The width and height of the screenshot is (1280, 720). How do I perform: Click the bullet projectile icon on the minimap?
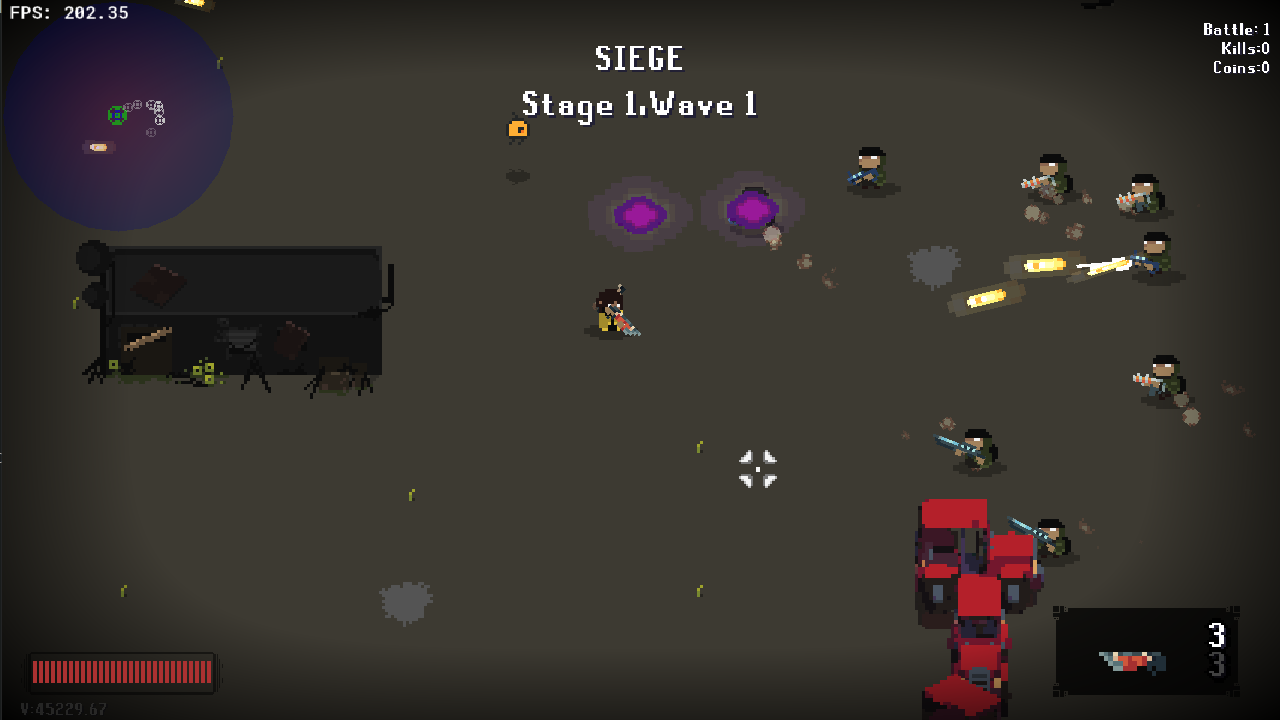pos(97,149)
